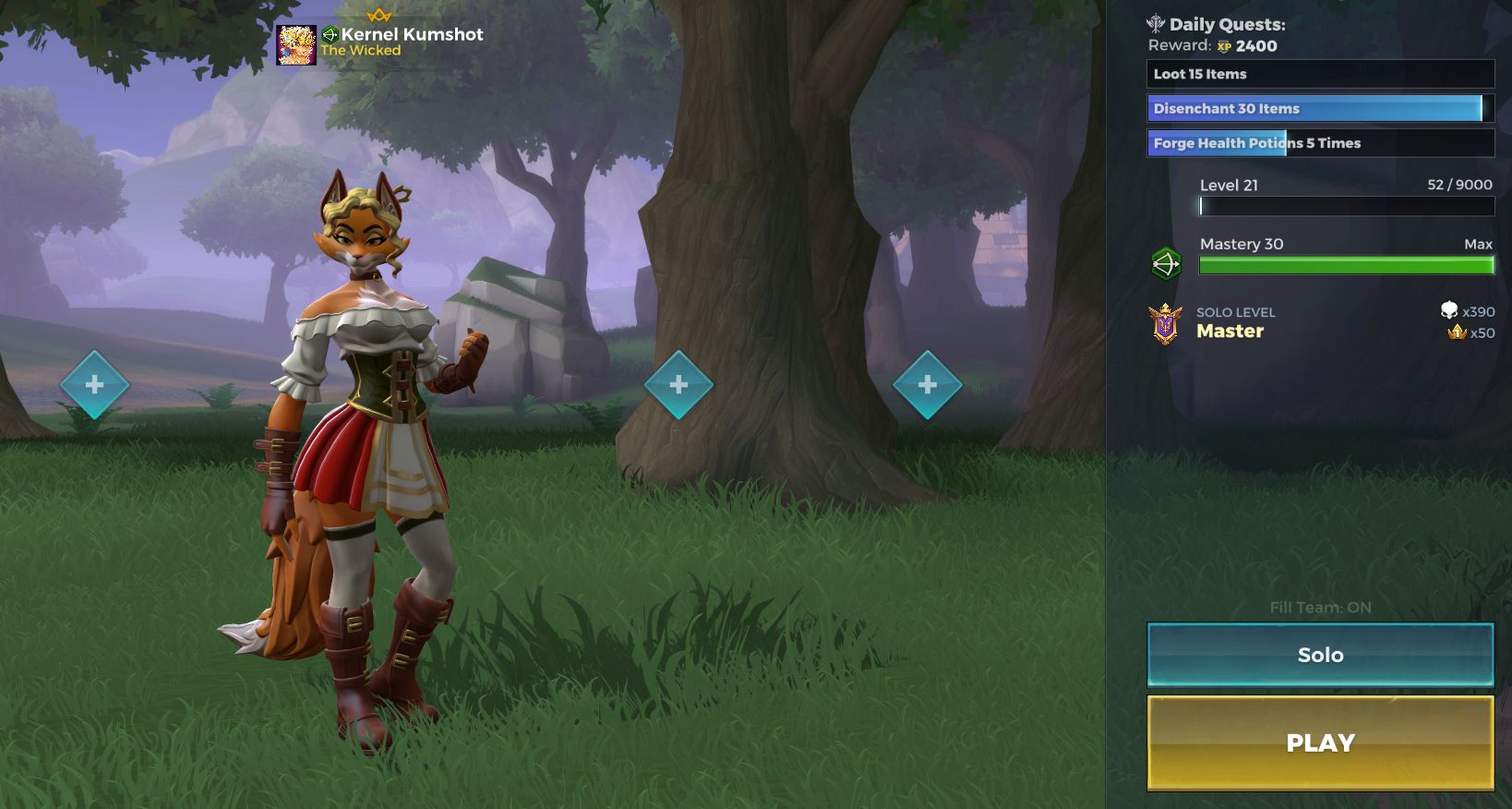Expand the Loot 15 Items quest
Screen dimensions: 1512x809
[1320, 74]
